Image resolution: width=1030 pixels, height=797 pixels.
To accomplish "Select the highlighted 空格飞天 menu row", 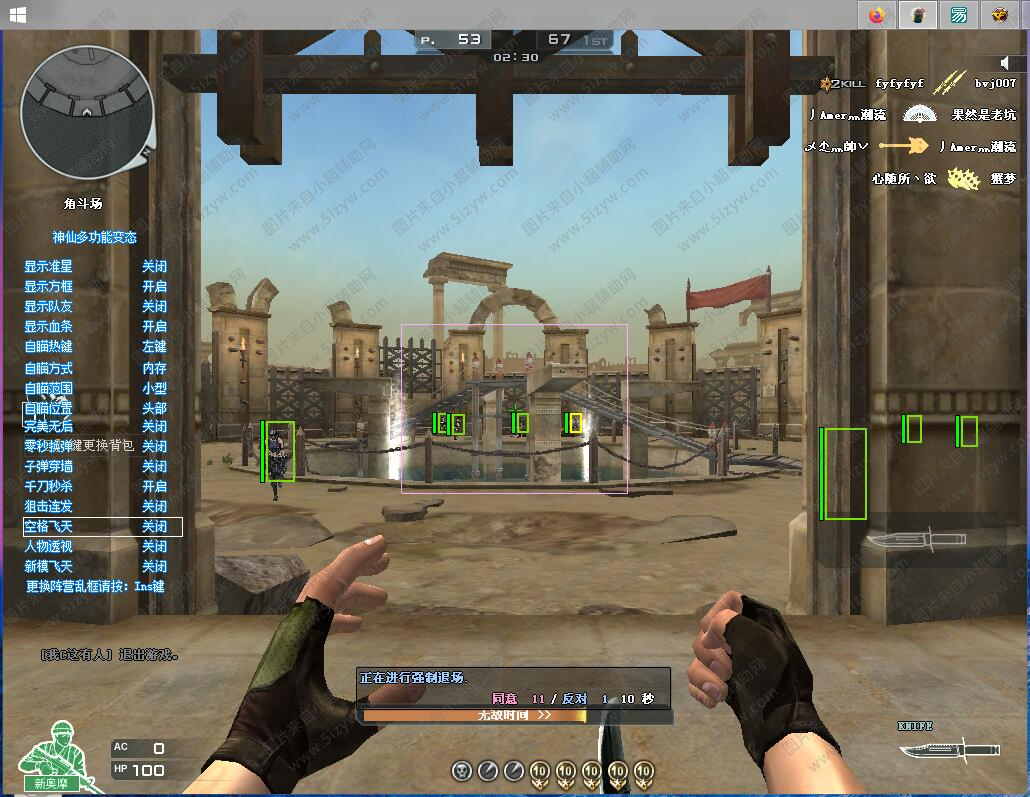I will 102,526.
